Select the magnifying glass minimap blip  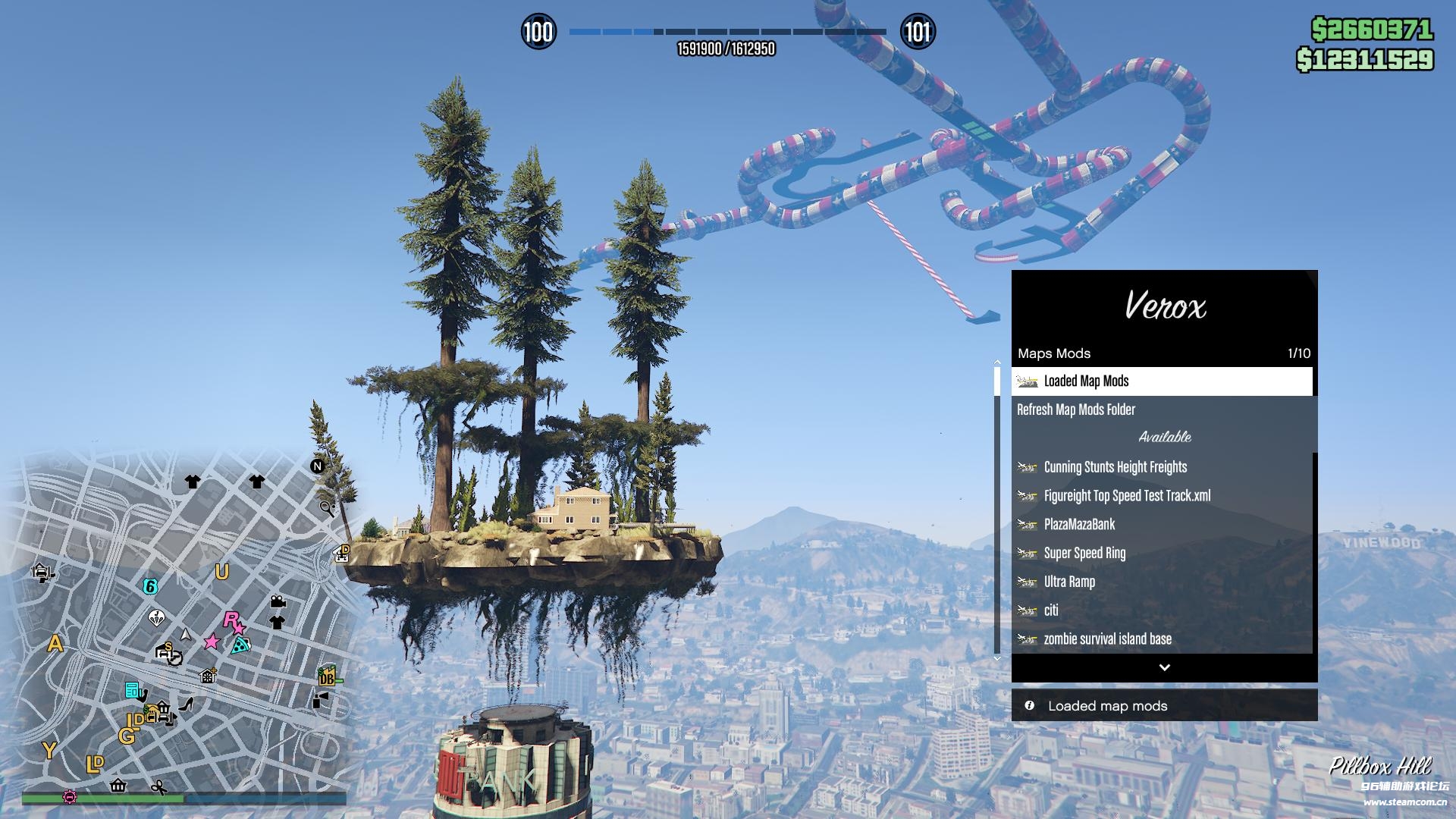click(327, 508)
